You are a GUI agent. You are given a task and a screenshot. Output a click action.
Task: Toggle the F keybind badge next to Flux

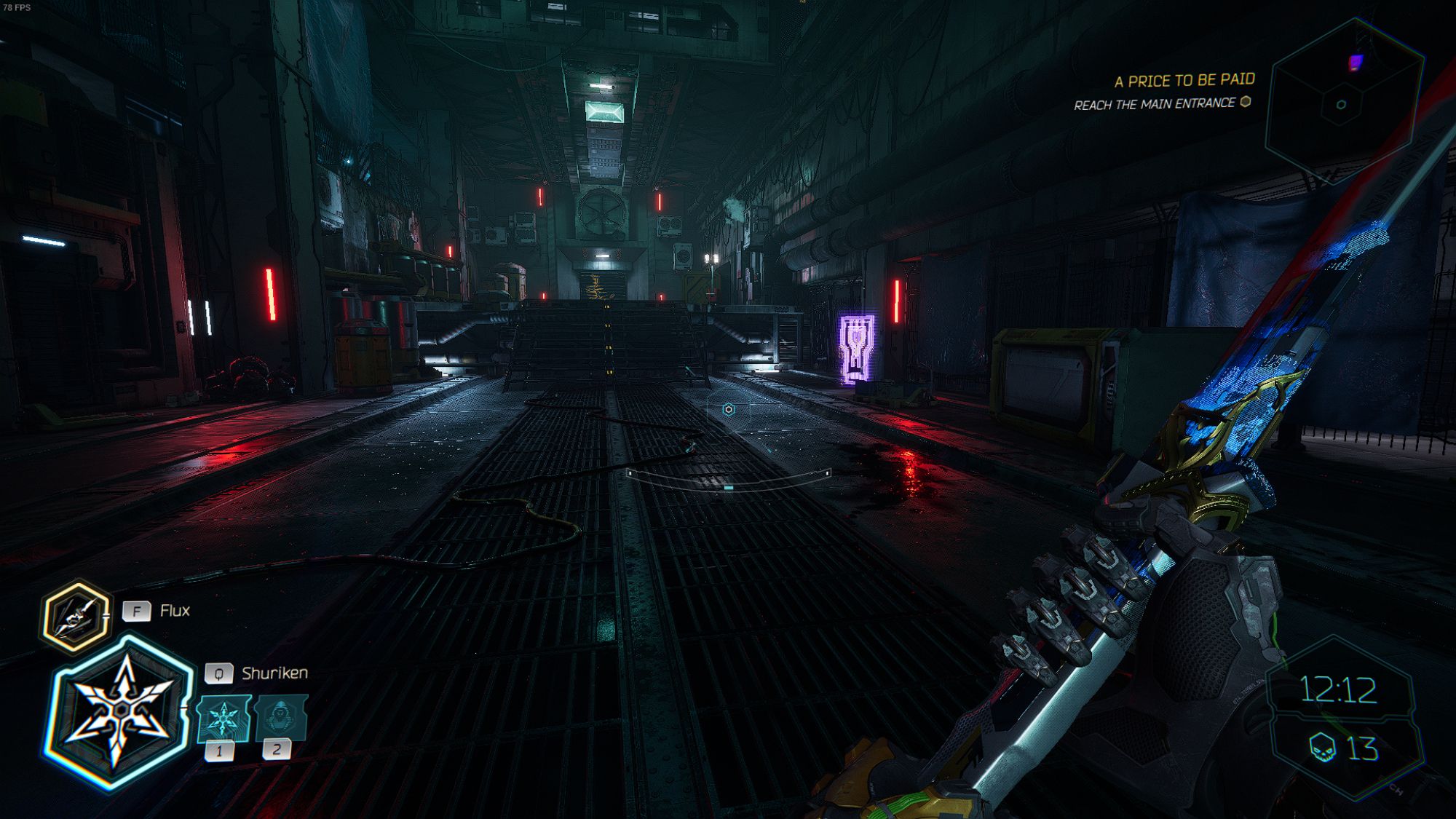pyautogui.click(x=135, y=612)
